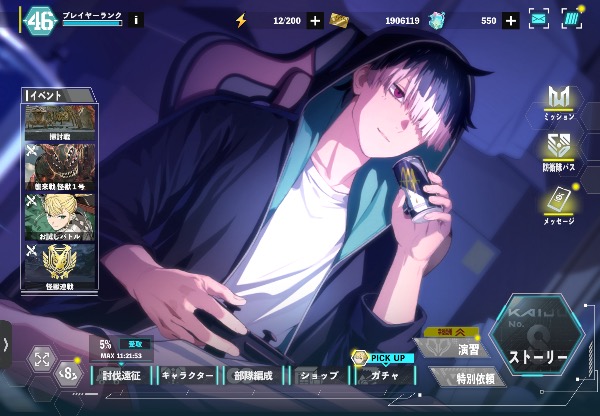Open the 部隊編成 (Squad Formation) menu

253,376
